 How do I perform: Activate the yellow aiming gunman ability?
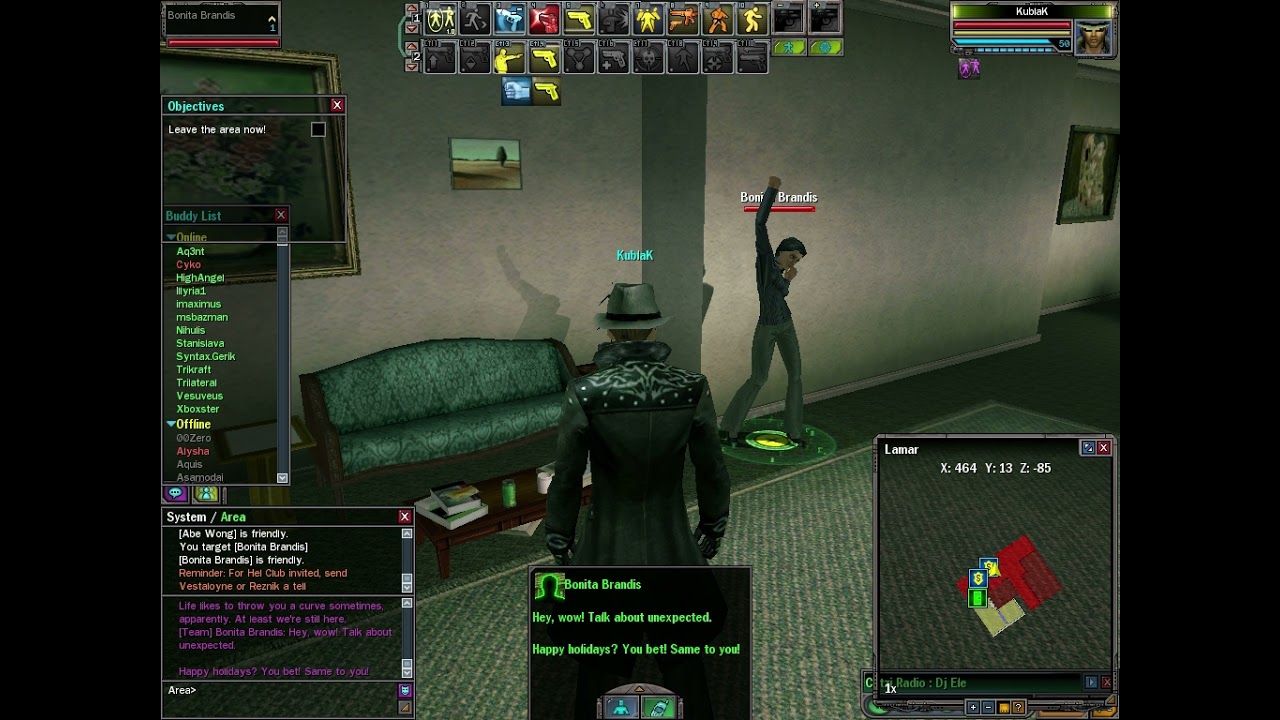coord(509,60)
